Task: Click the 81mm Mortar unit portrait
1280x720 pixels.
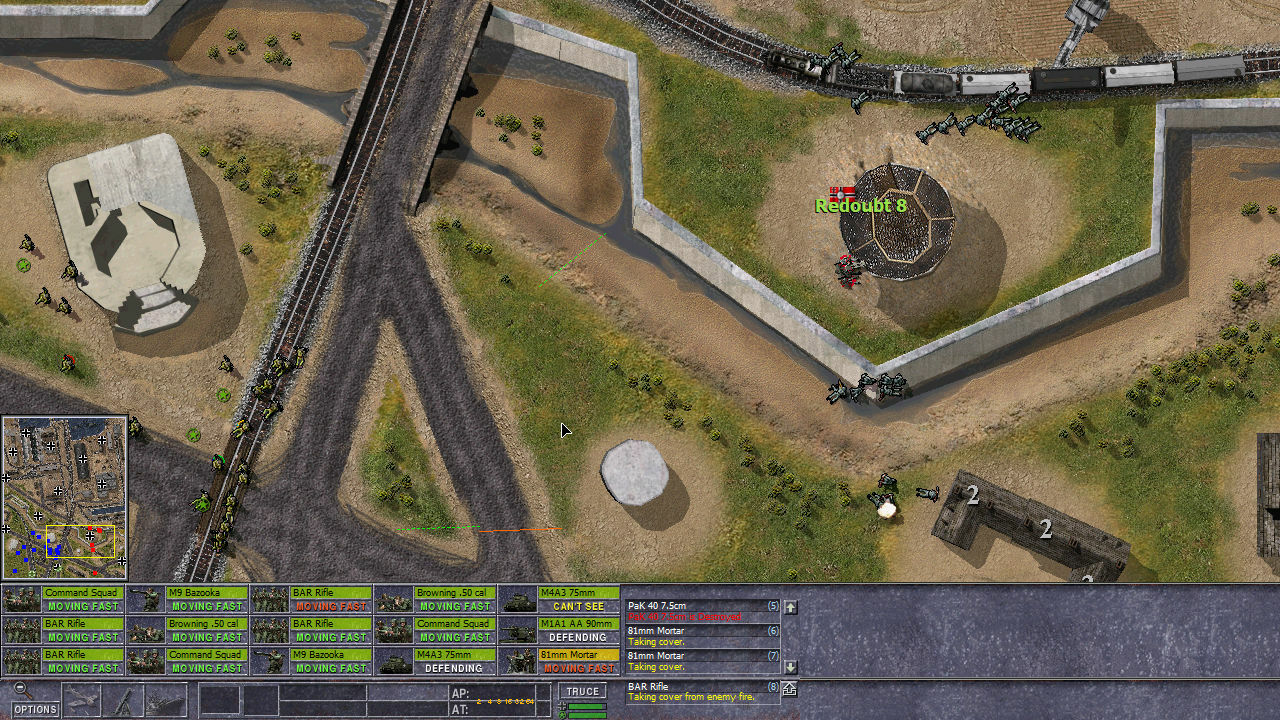Action: click(518, 660)
